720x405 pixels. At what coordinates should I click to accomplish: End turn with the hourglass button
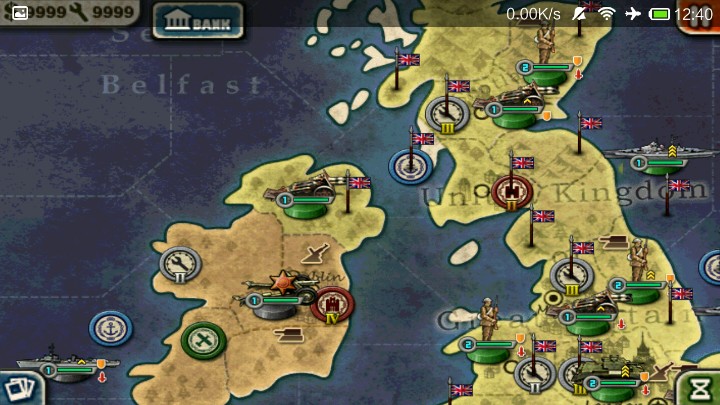click(x=700, y=387)
